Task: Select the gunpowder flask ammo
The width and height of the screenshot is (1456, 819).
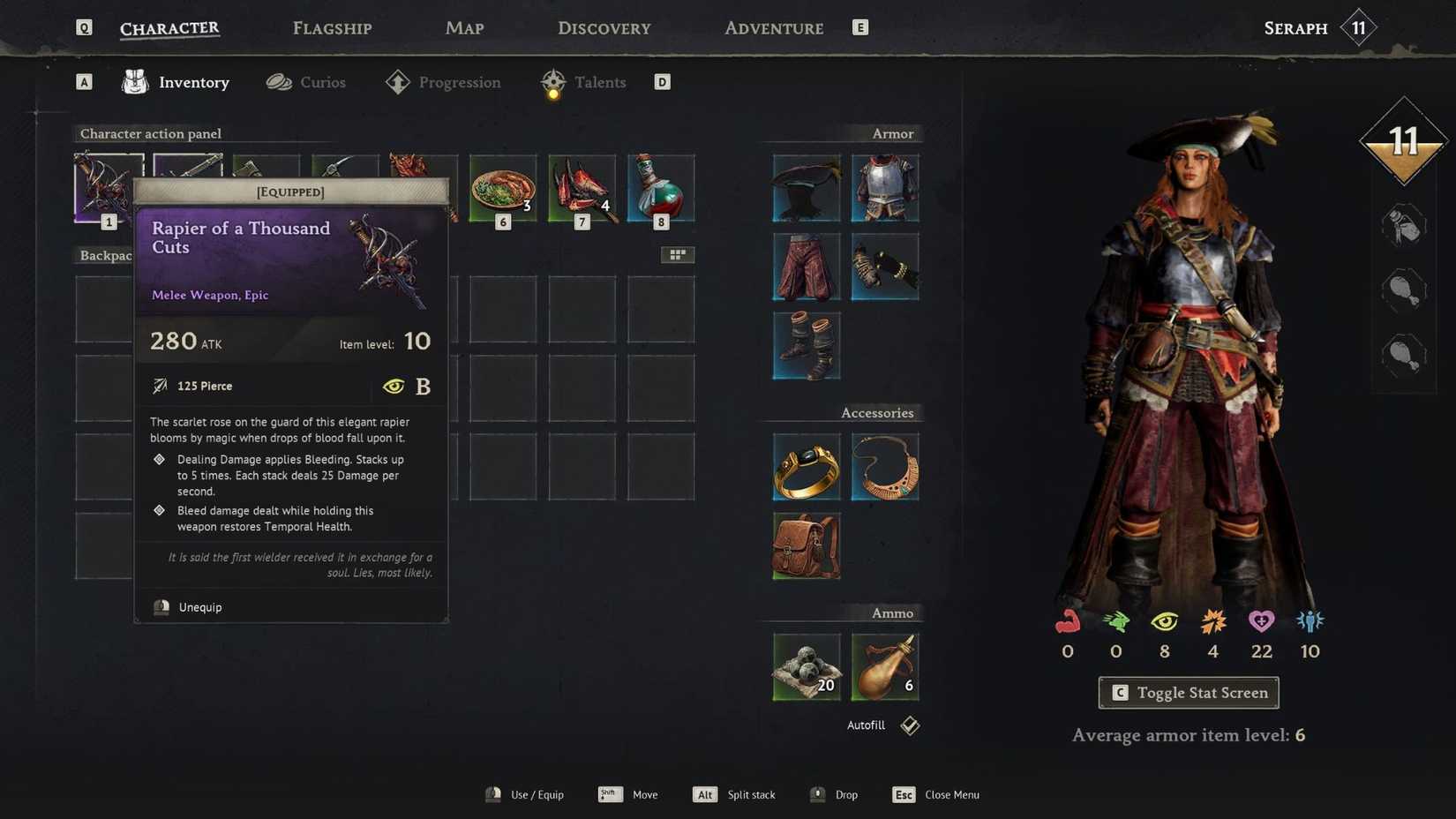Action: click(884, 666)
